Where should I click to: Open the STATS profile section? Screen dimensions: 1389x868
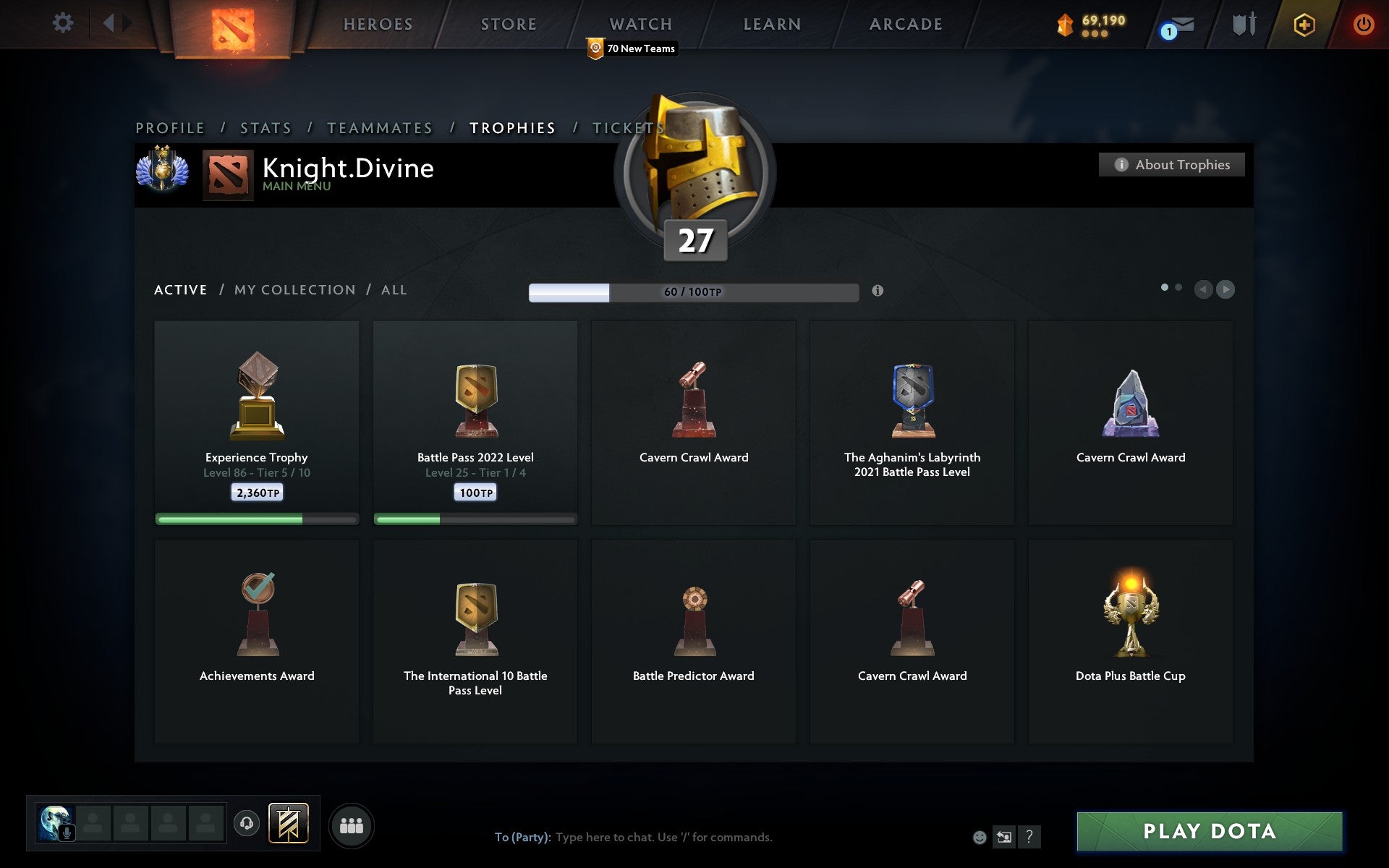265,127
